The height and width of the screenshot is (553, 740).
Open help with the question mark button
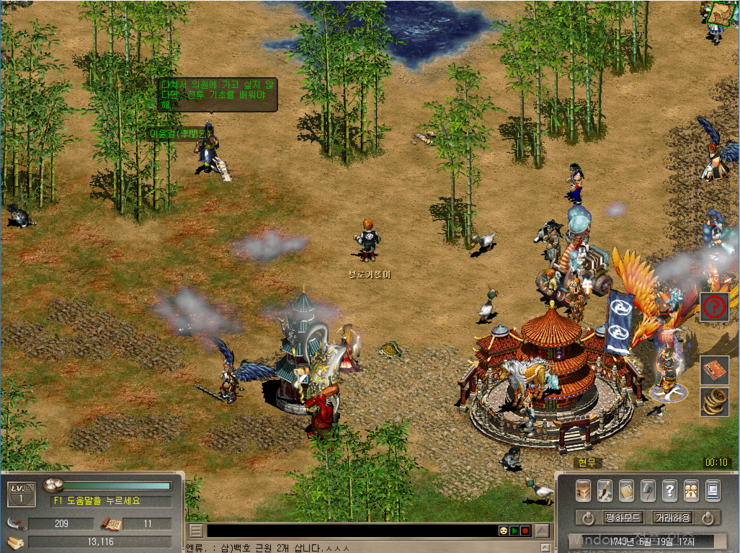point(671,490)
